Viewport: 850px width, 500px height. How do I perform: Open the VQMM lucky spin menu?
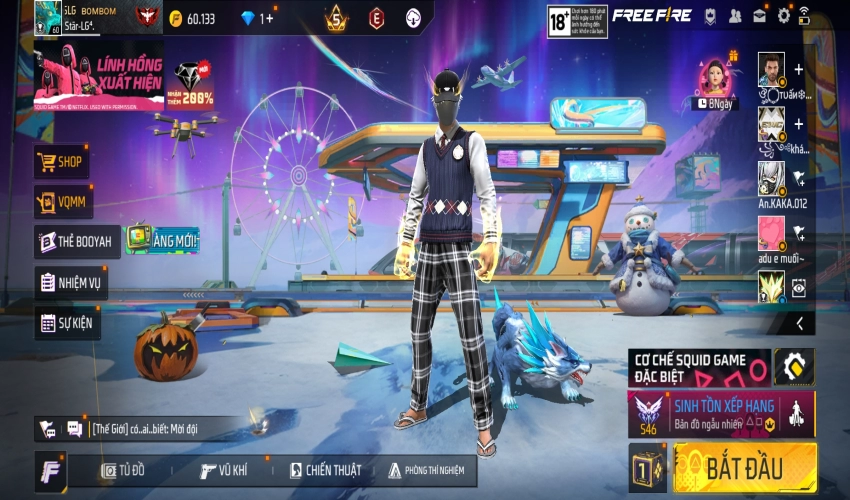62,202
